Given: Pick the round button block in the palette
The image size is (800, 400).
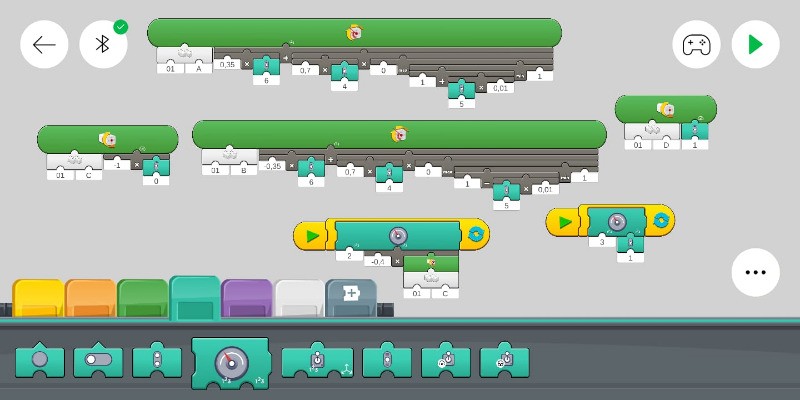Looking at the screenshot, I should (x=40, y=361).
